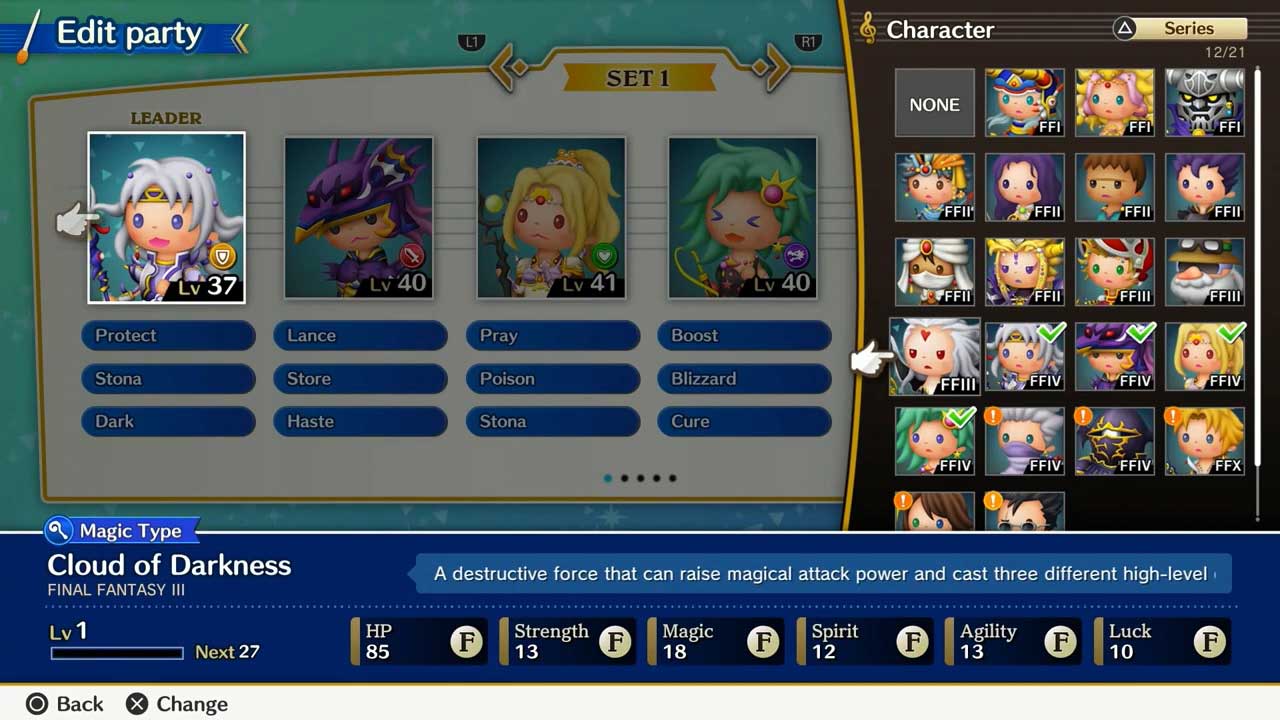This screenshot has width=1280, height=720.
Task: Pick the blonde level 41 party member
Action: click(x=551, y=217)
